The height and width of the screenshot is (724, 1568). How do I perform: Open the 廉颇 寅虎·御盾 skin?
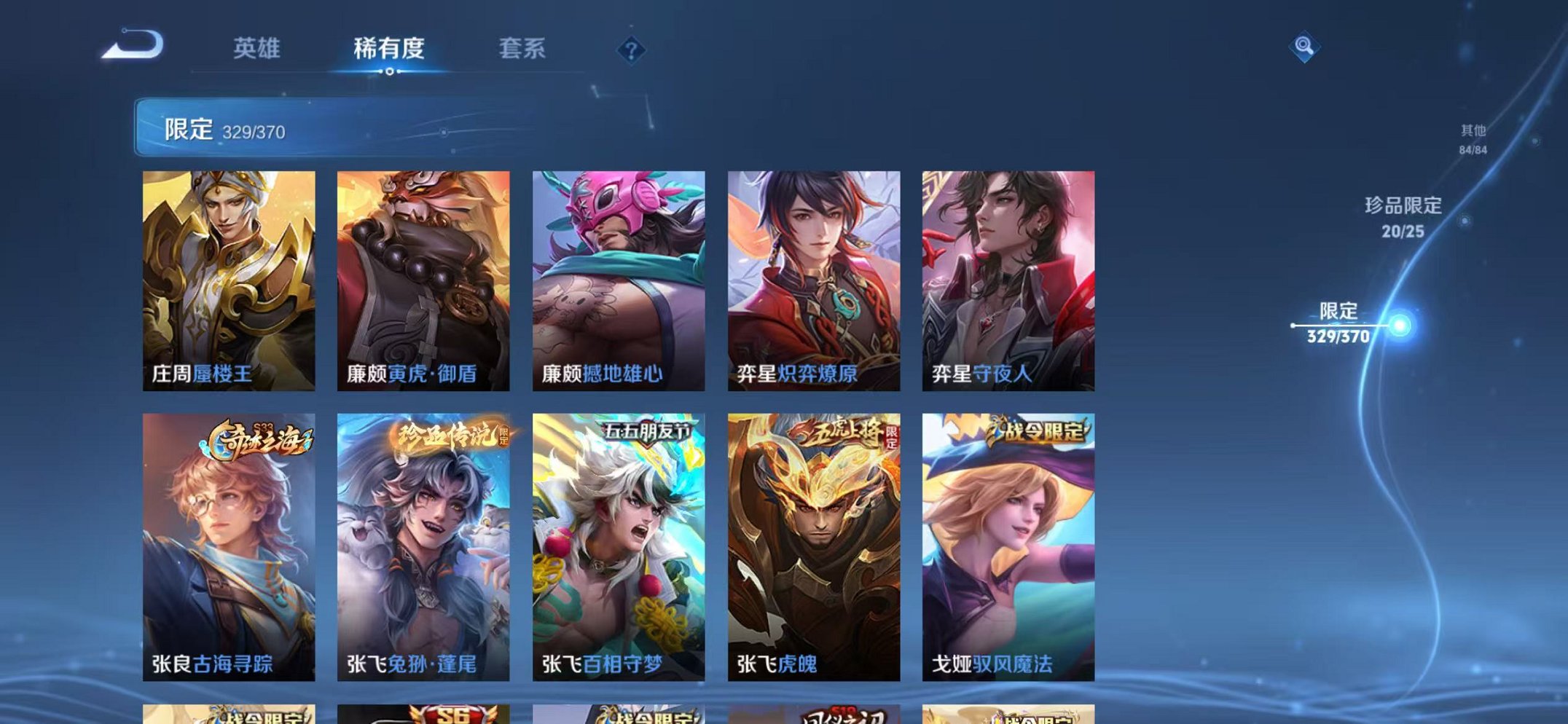point(423,277)
